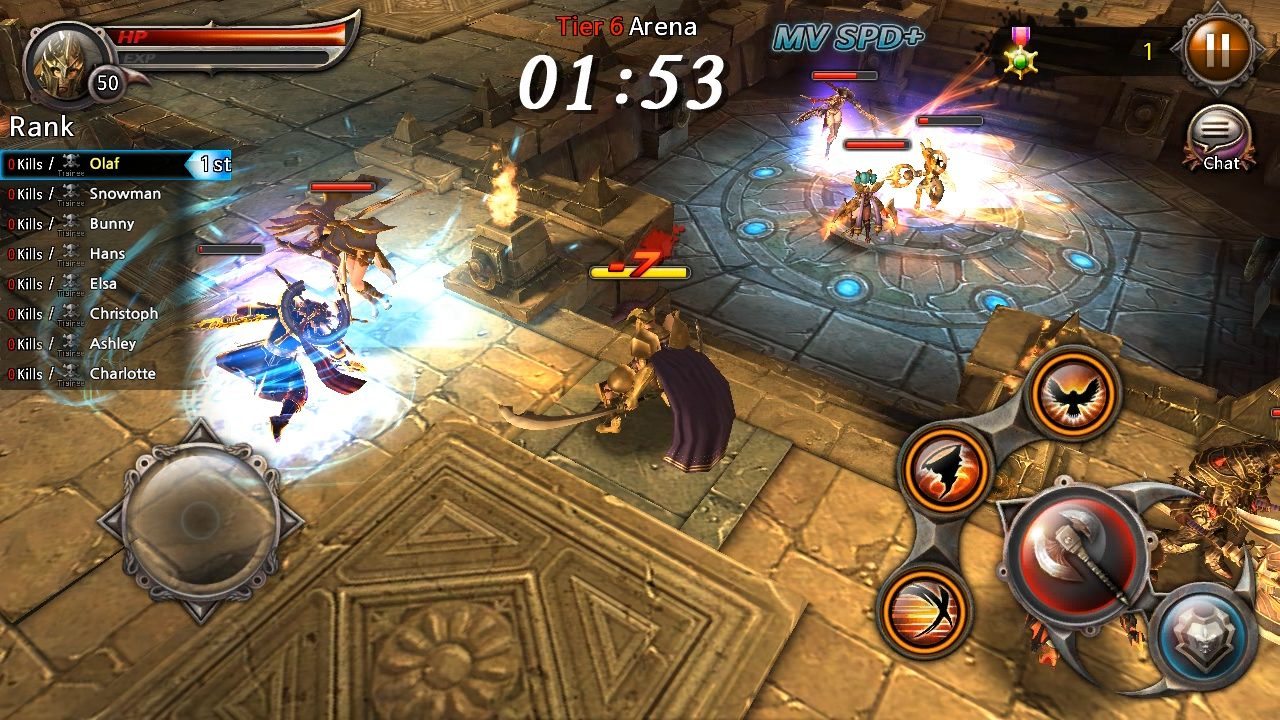This screenshot has height=720, width=1280.
Task: Select Olaf's rank row
Action: pyautogui.click(x=115, y=164)
